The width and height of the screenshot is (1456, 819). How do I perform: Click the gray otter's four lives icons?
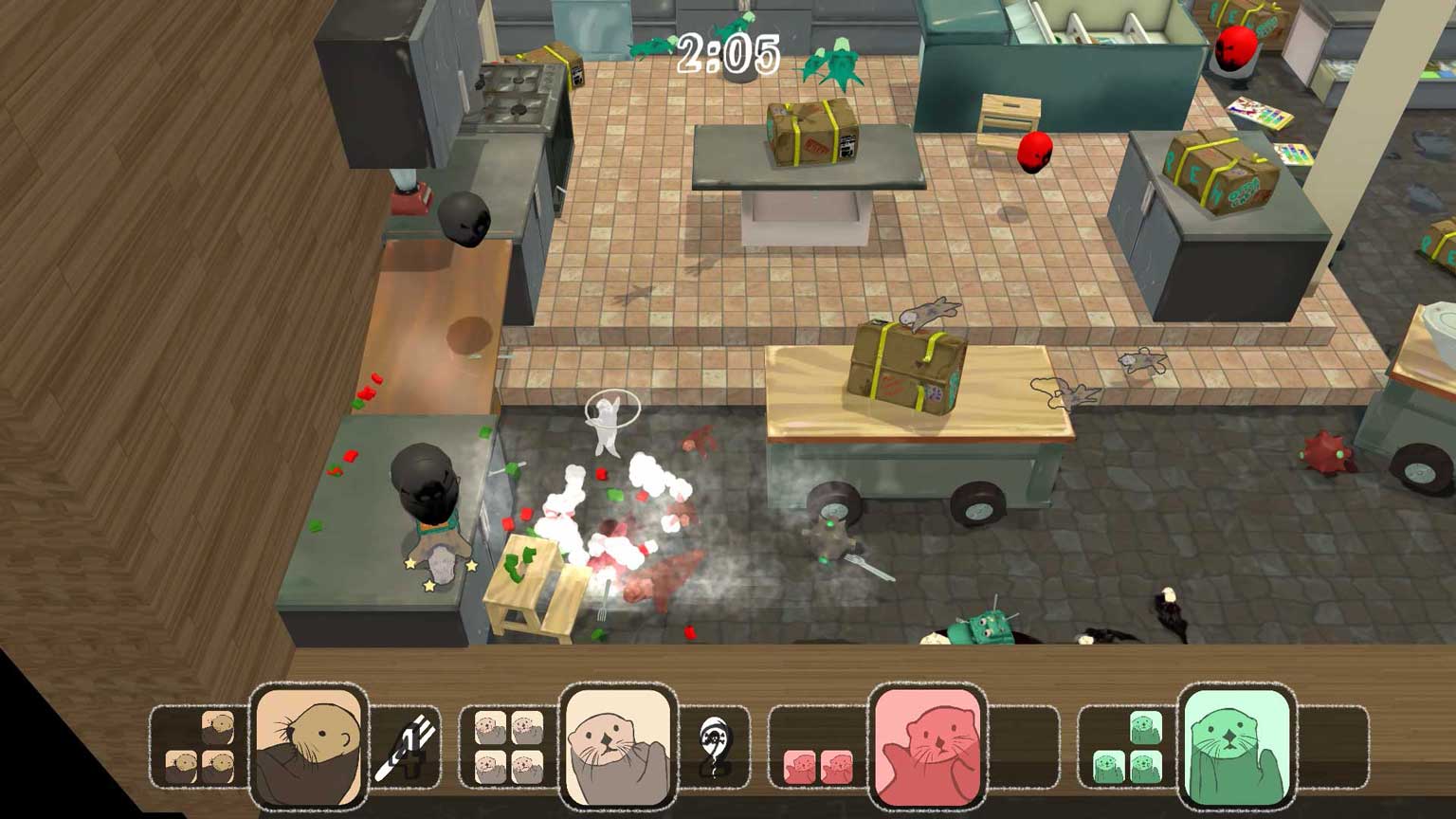[x=508, y=748]
